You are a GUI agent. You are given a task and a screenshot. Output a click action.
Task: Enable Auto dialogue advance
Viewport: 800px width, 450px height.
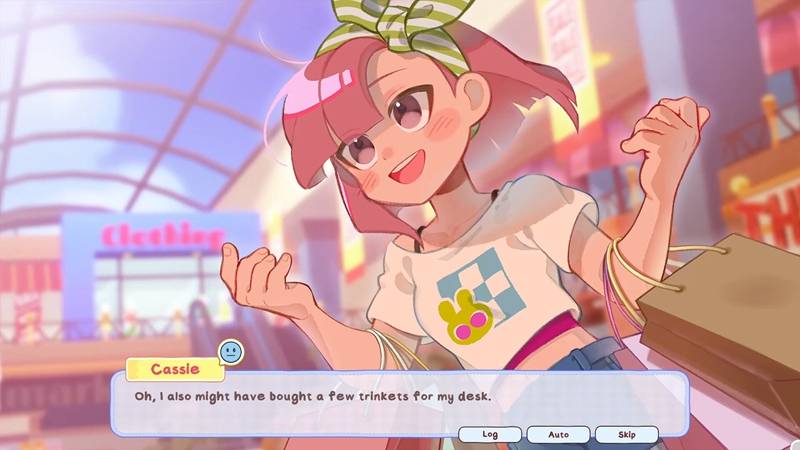pos(558,434)
